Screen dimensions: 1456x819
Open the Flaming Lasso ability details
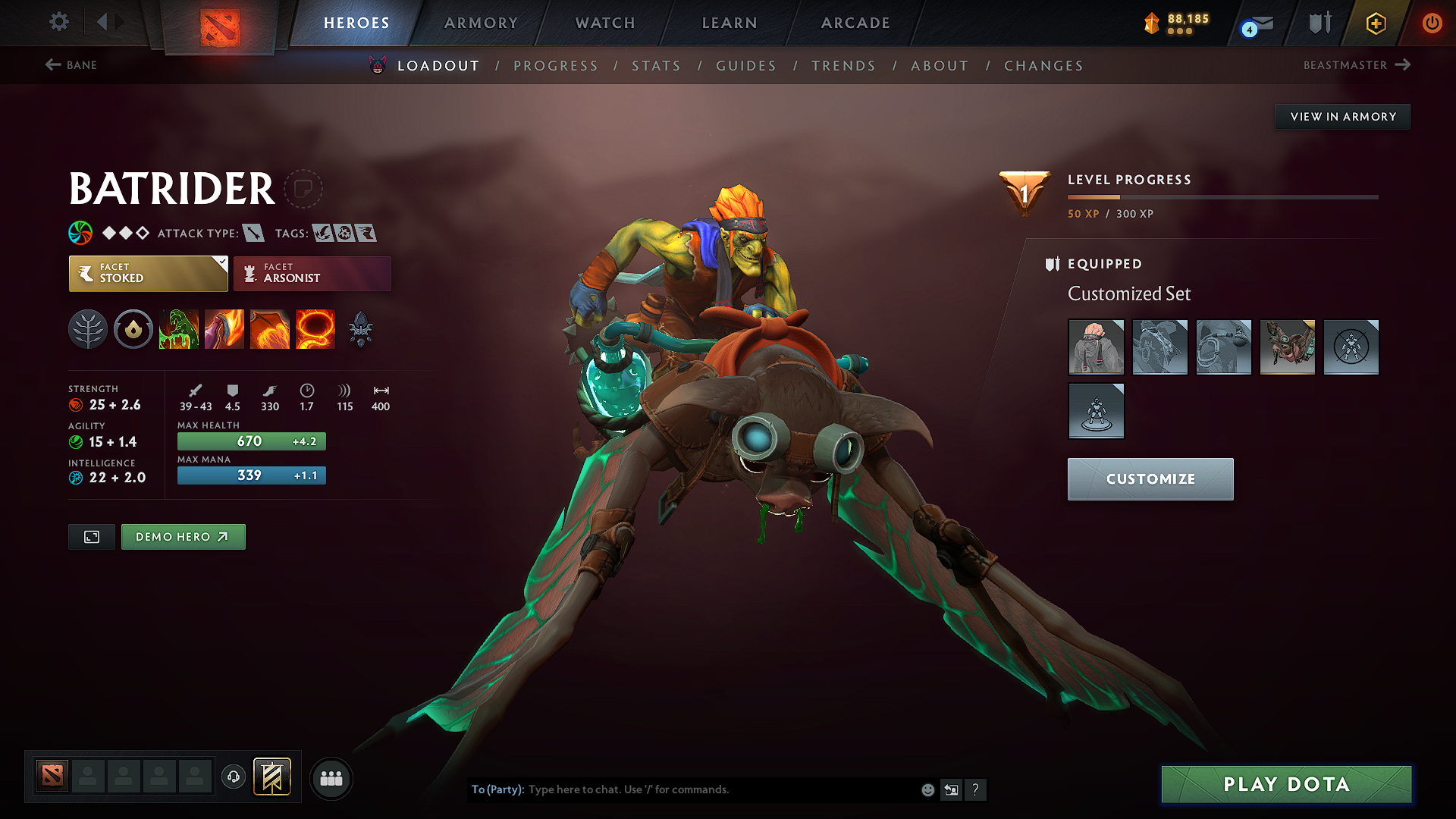click(x=315, y=329)
